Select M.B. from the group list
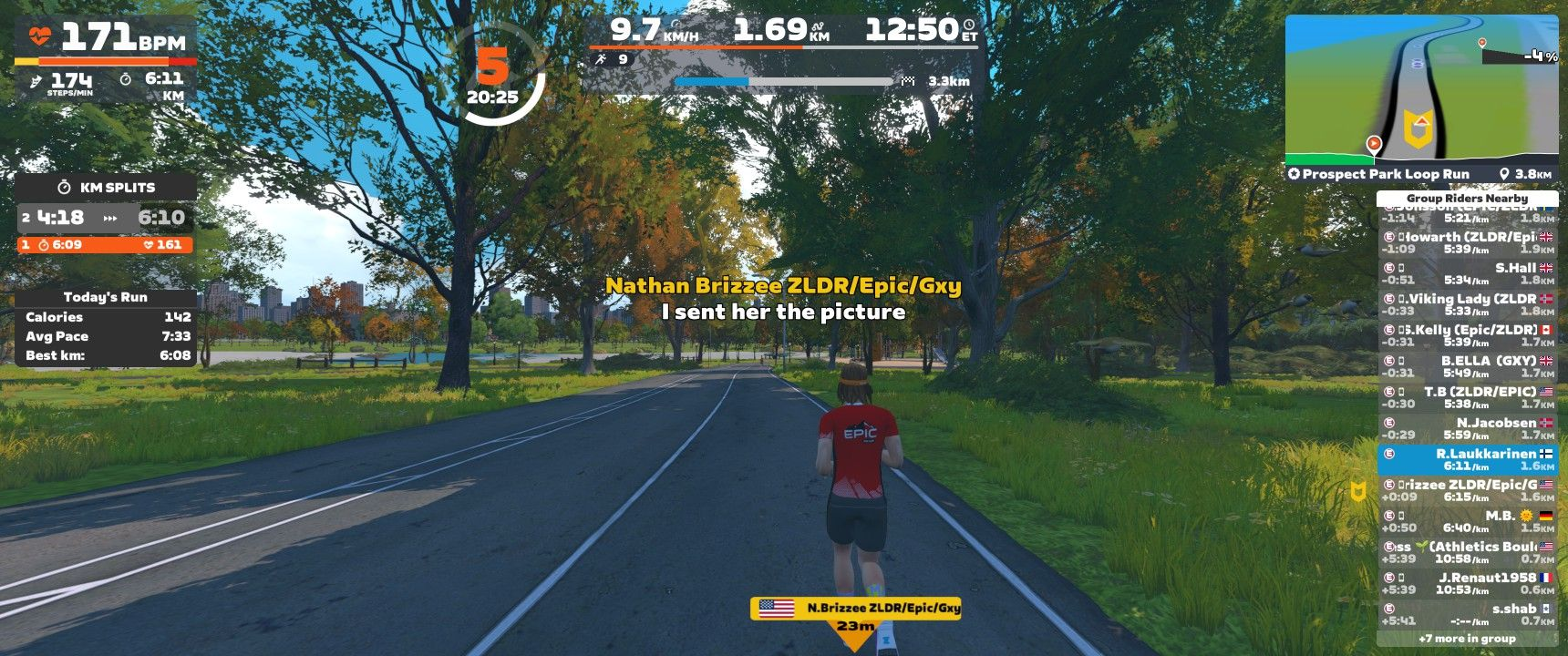Image resolution: width=1568 pixels, height=656 pixels. 1466,522
